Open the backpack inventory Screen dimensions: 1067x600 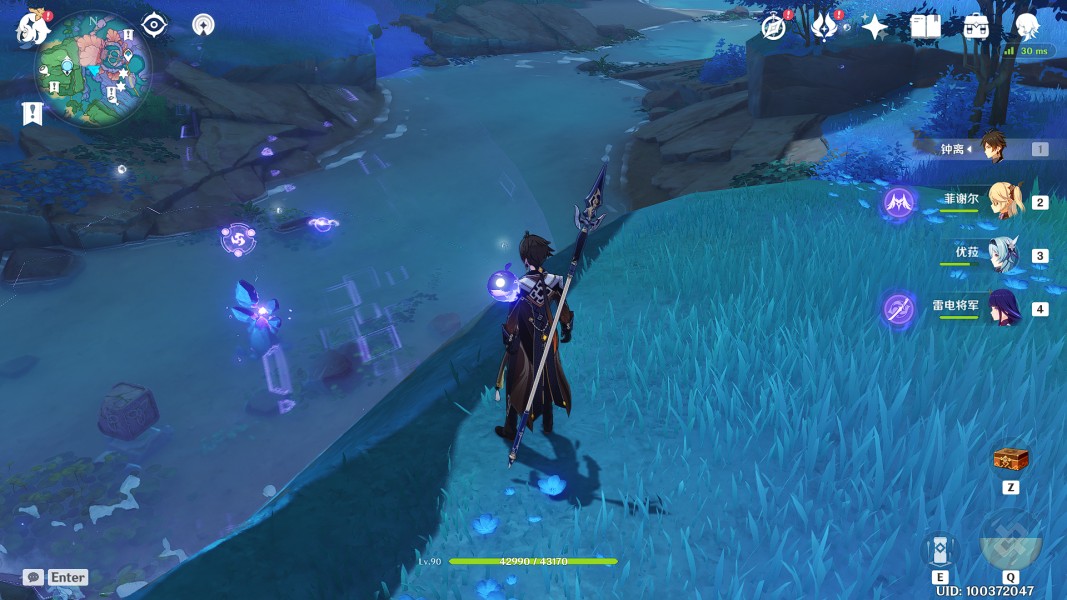[977, 27]
